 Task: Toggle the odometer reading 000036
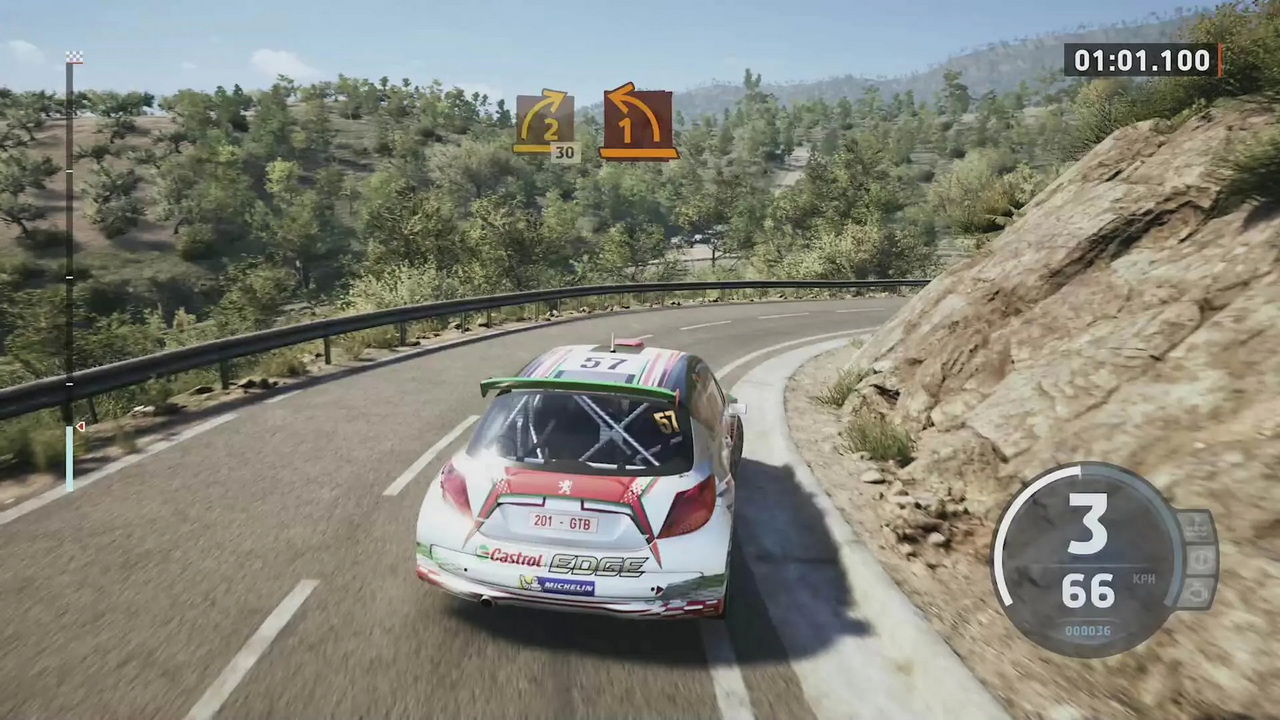click(x=1086, y=630)
